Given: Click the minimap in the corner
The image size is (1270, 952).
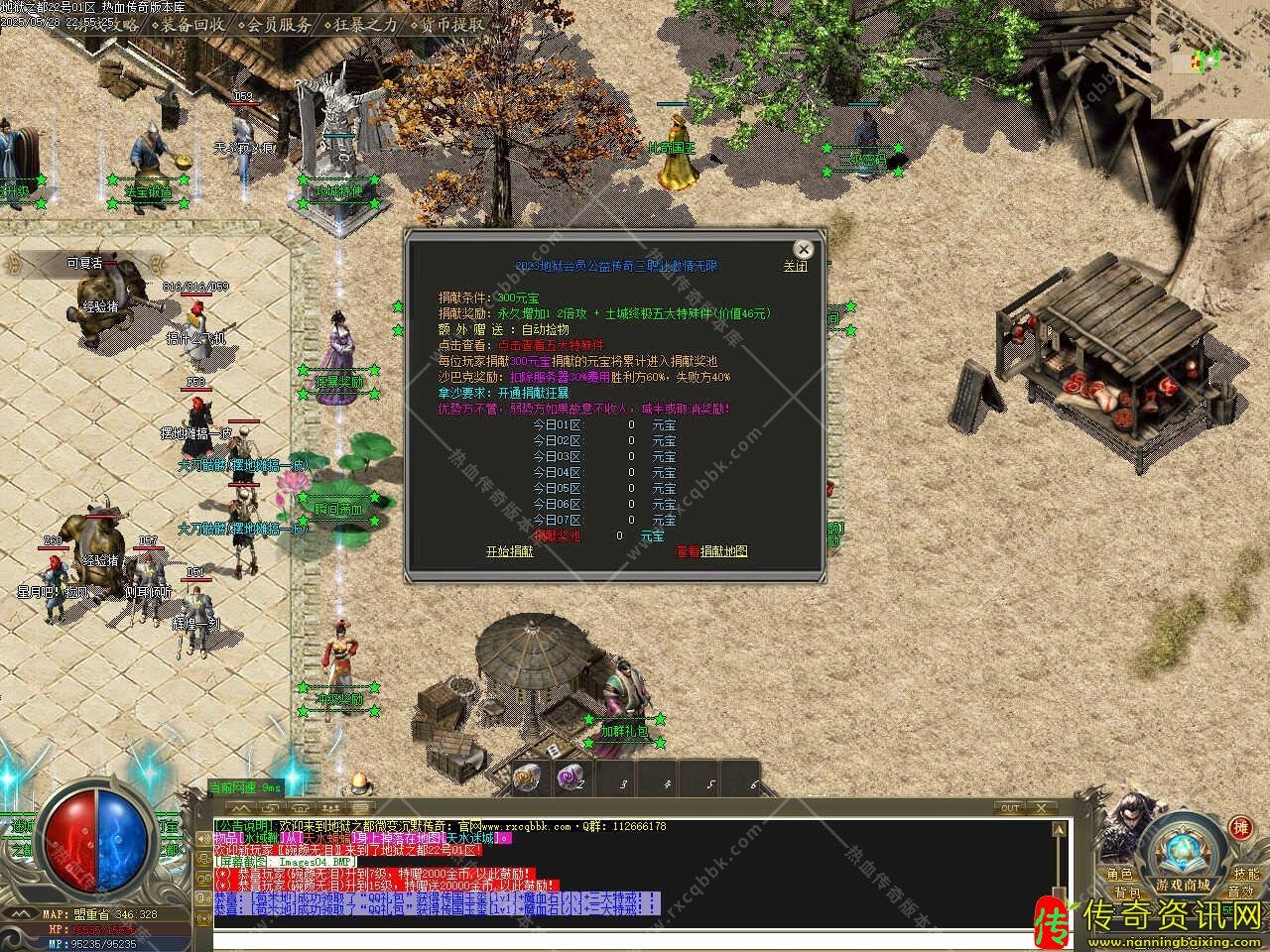Looking at the screenshot, I should point(1219,59).
